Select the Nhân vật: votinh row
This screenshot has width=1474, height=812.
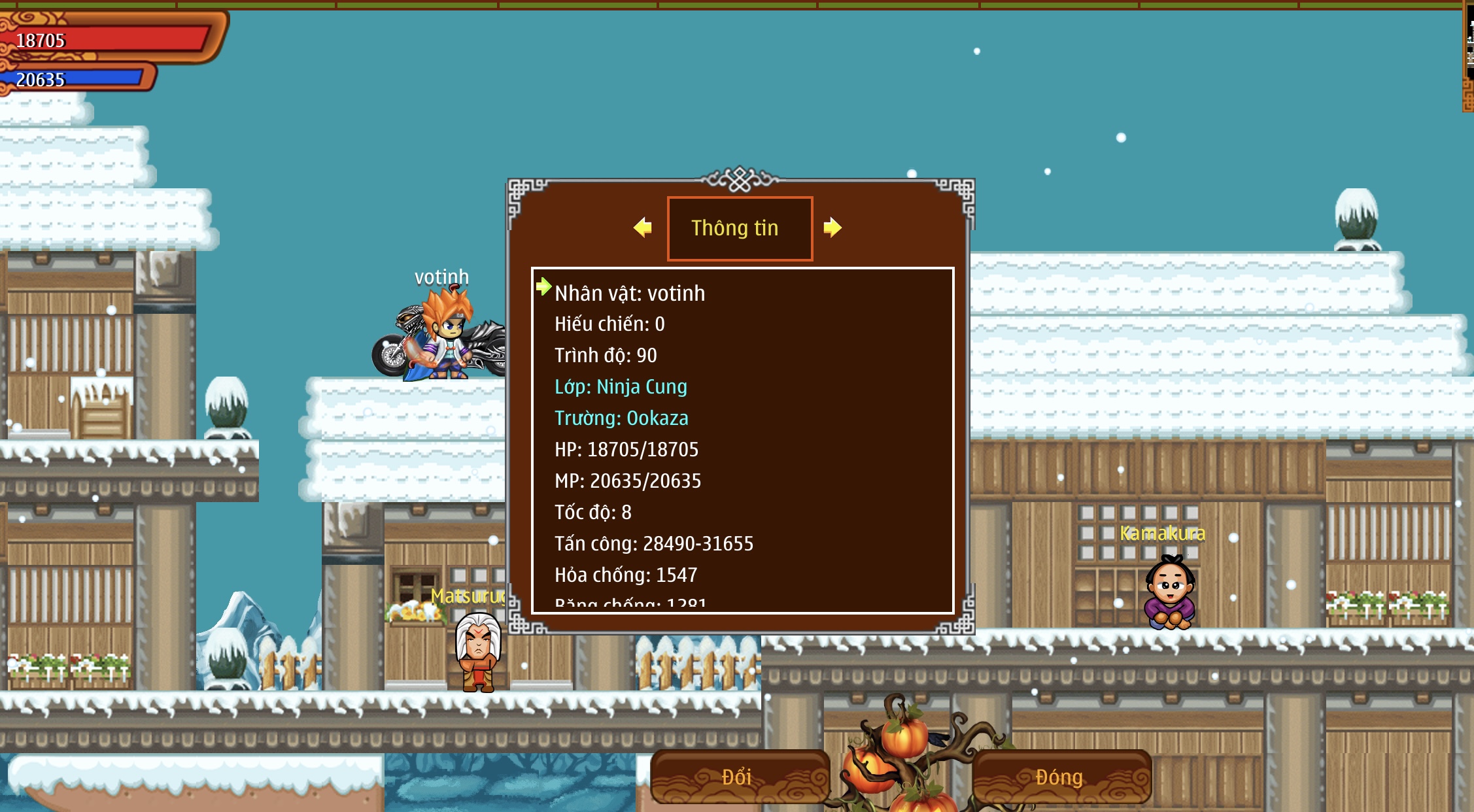630,294
